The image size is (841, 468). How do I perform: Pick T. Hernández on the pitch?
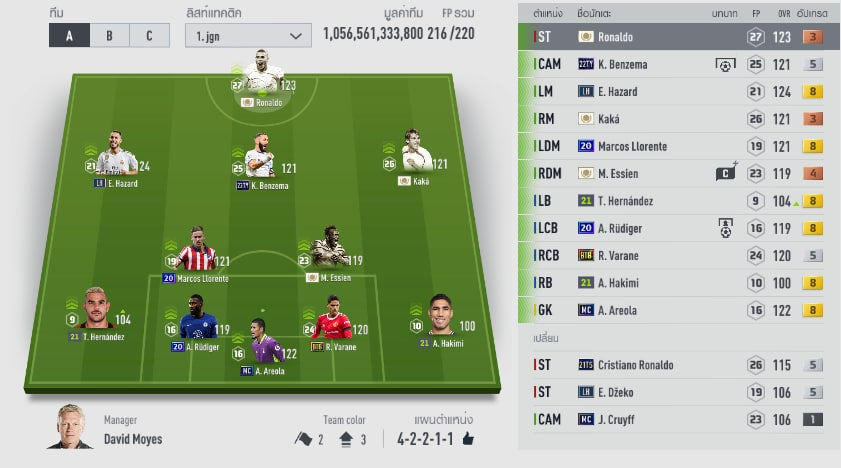[x=97, y=312]
